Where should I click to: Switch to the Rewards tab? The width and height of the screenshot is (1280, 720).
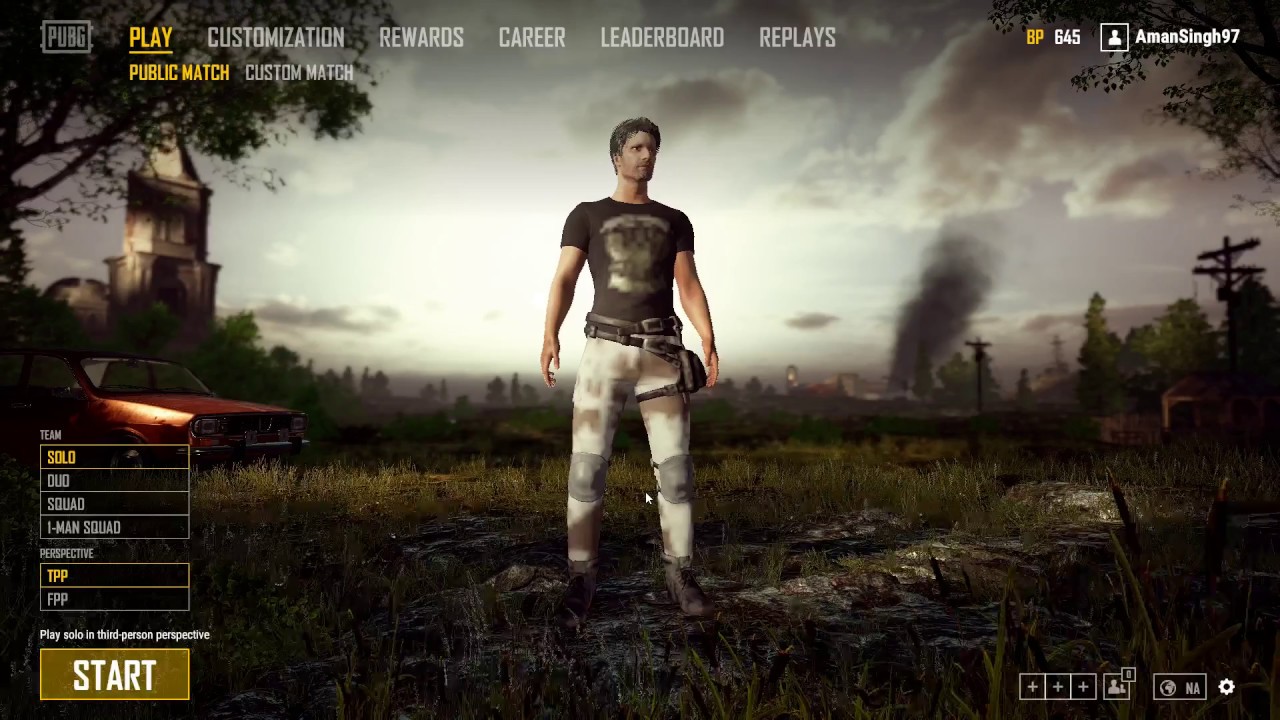point(421,38)
